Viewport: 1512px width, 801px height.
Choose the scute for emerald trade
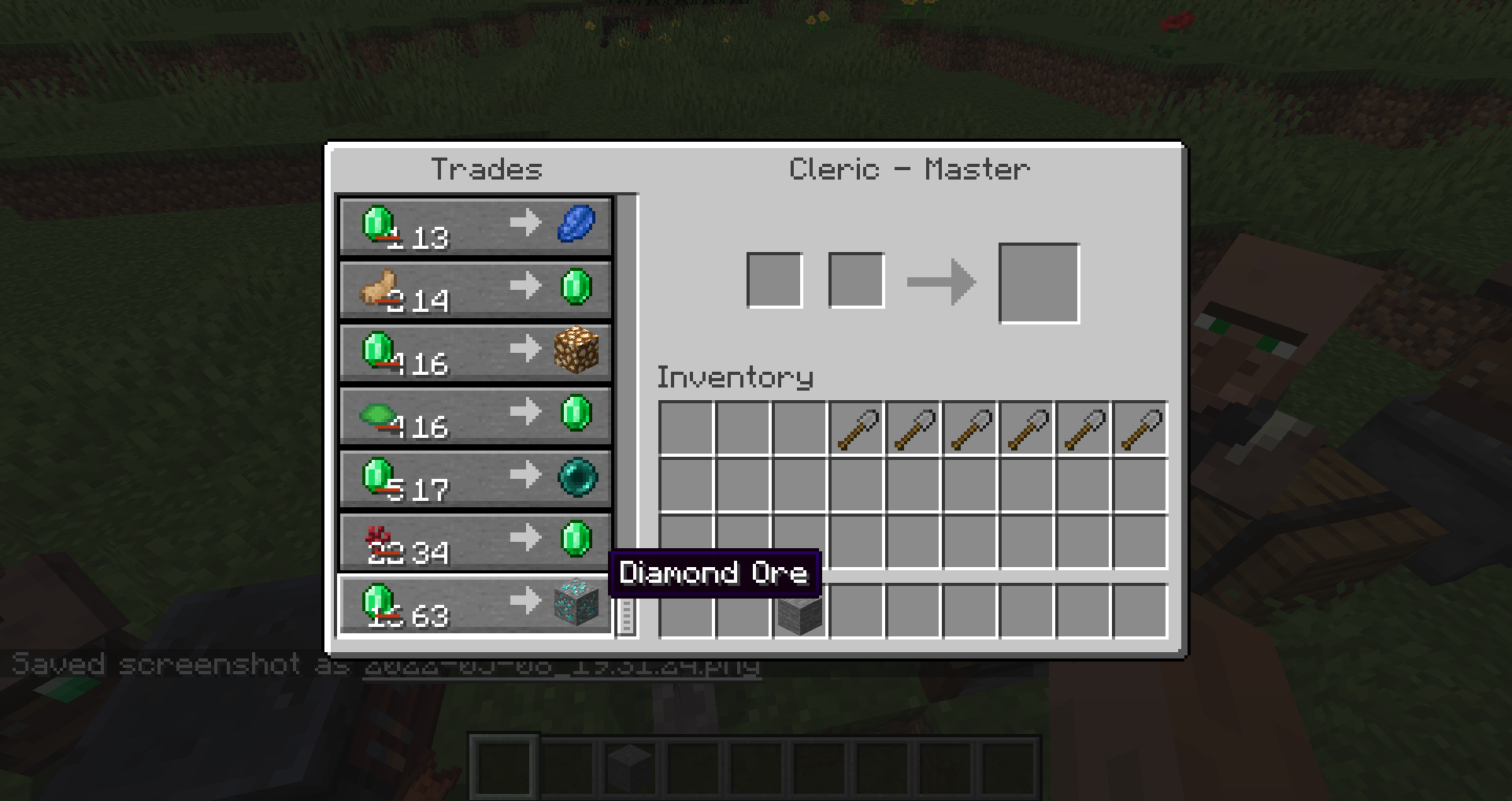pos(475,416)
